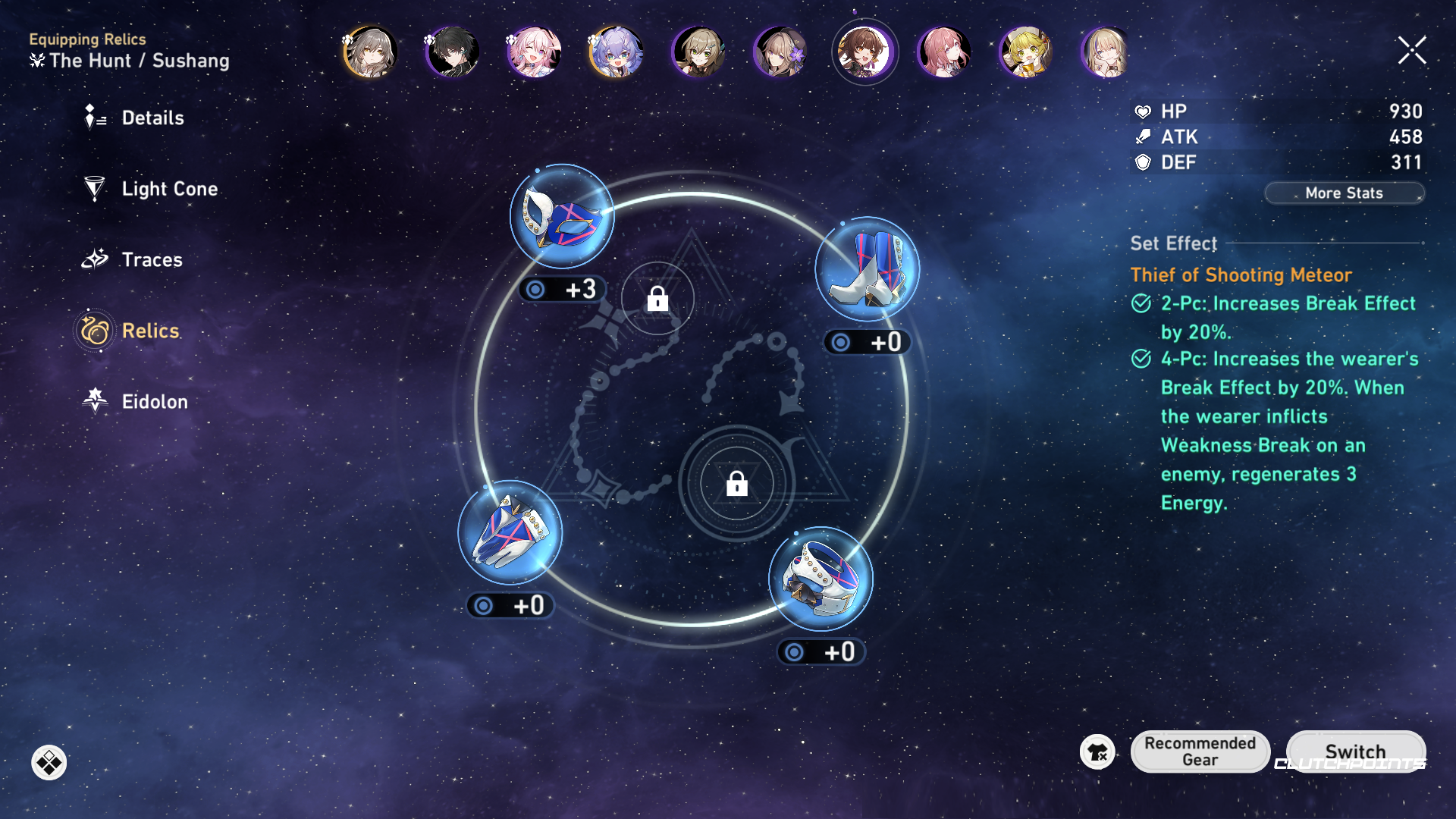Select the blue boots feet relic

click(867, 270)
